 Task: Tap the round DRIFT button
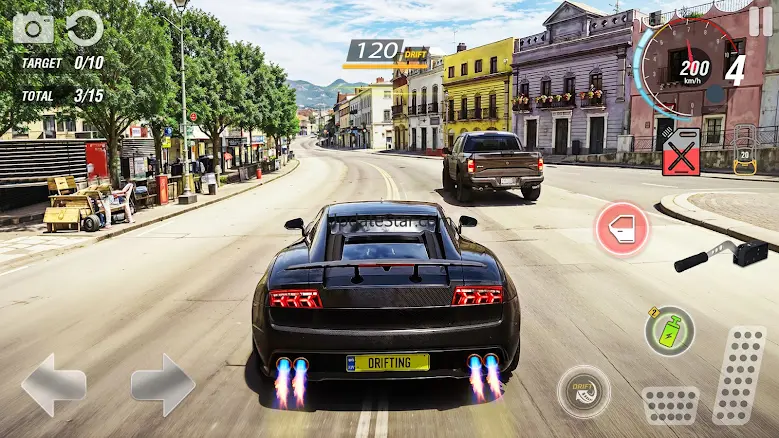[584, 391]
